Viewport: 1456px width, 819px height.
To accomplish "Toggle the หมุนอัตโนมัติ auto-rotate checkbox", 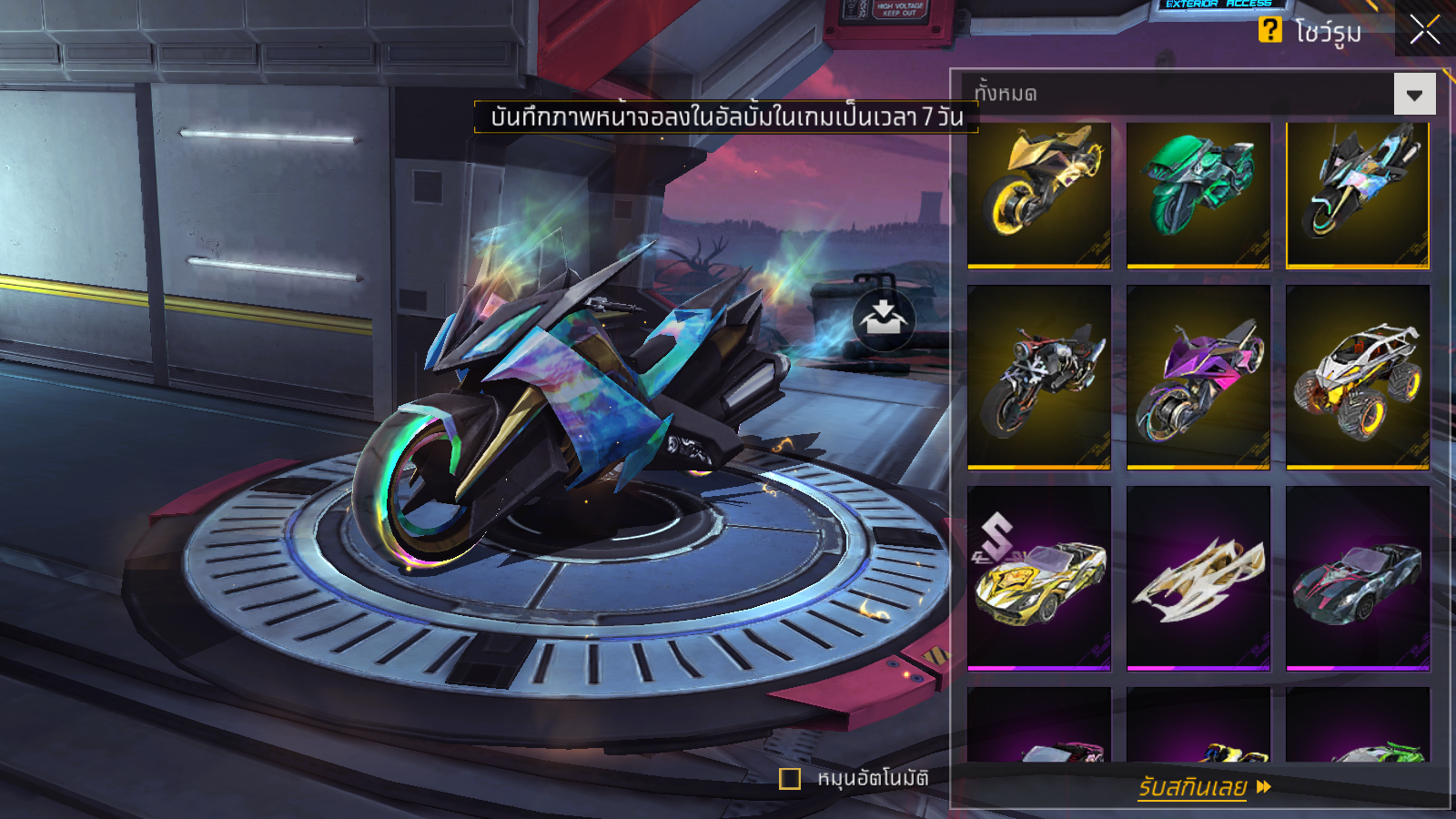I will point(790,779).
